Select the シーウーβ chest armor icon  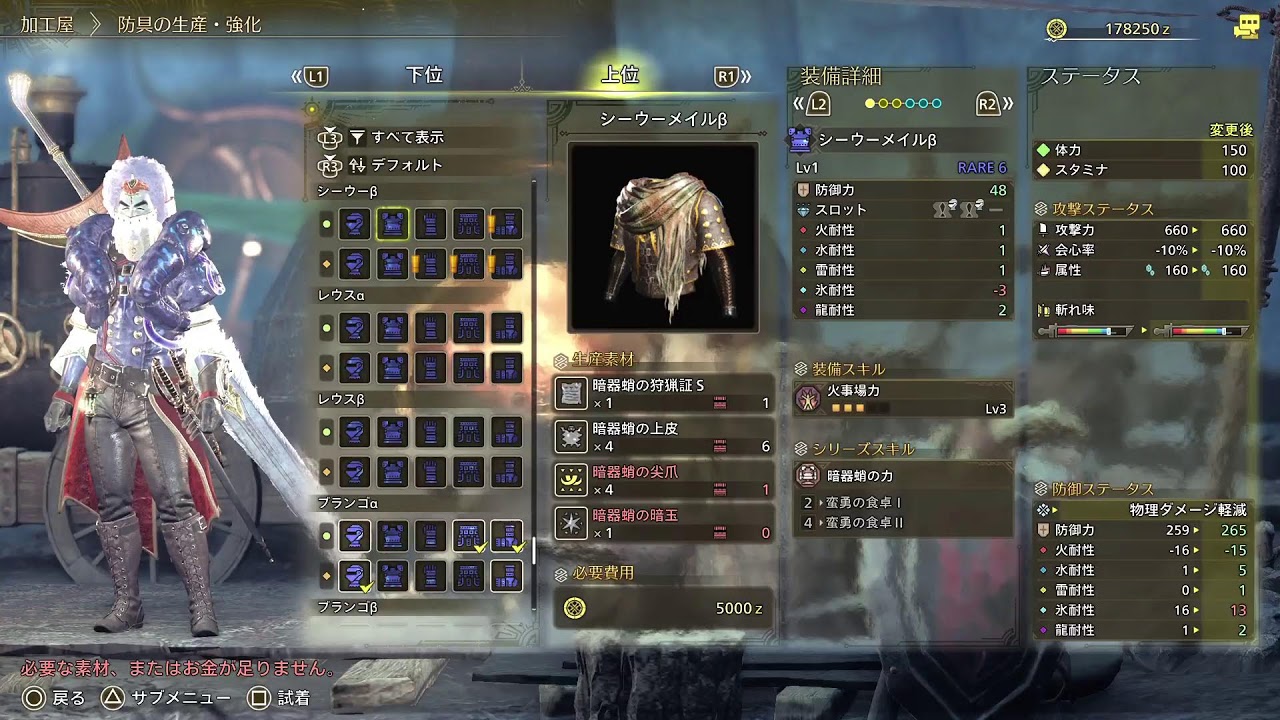click(x=392, y=225)
